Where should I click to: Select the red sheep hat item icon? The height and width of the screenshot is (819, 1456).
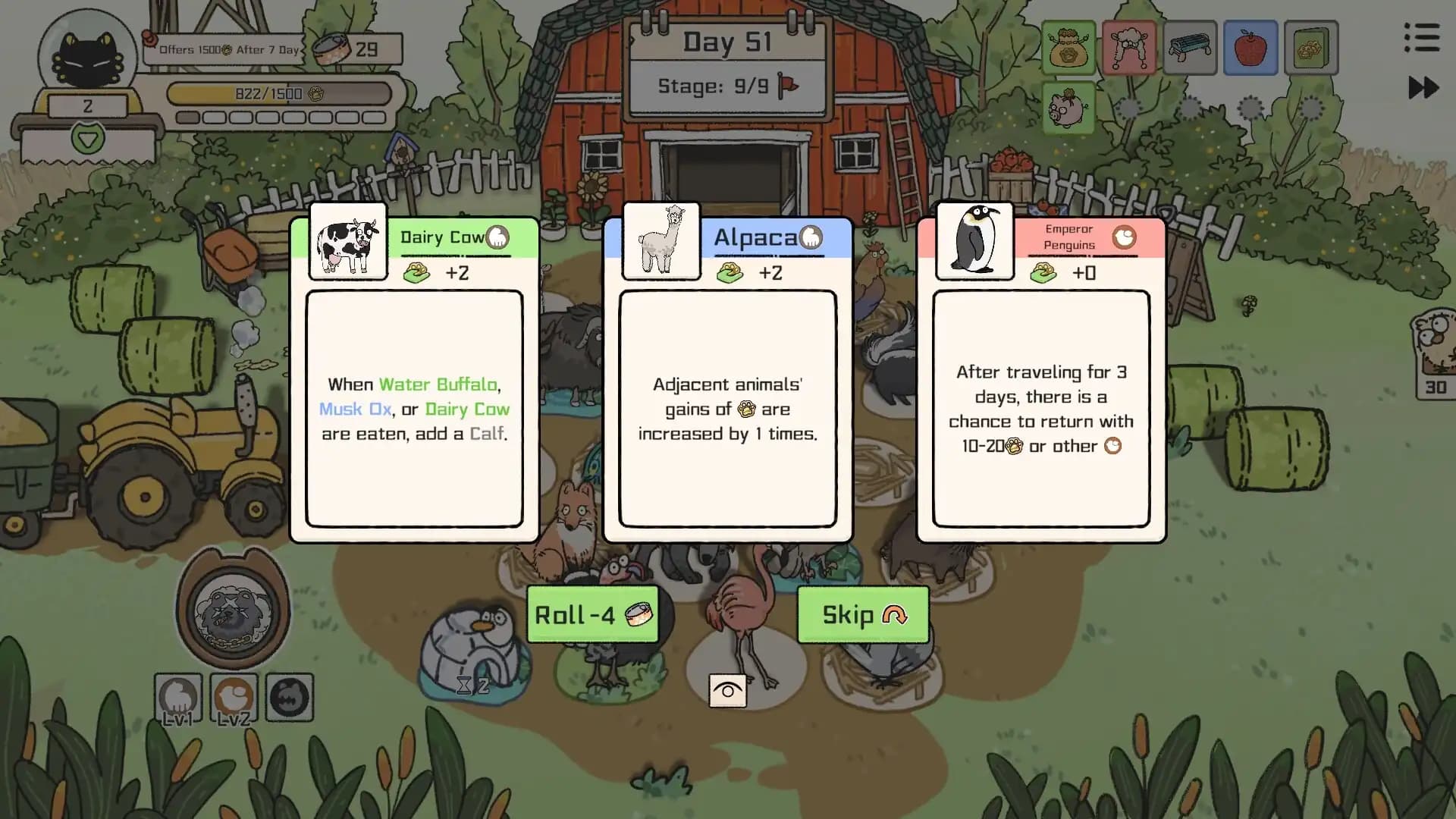pos(1129,47)
